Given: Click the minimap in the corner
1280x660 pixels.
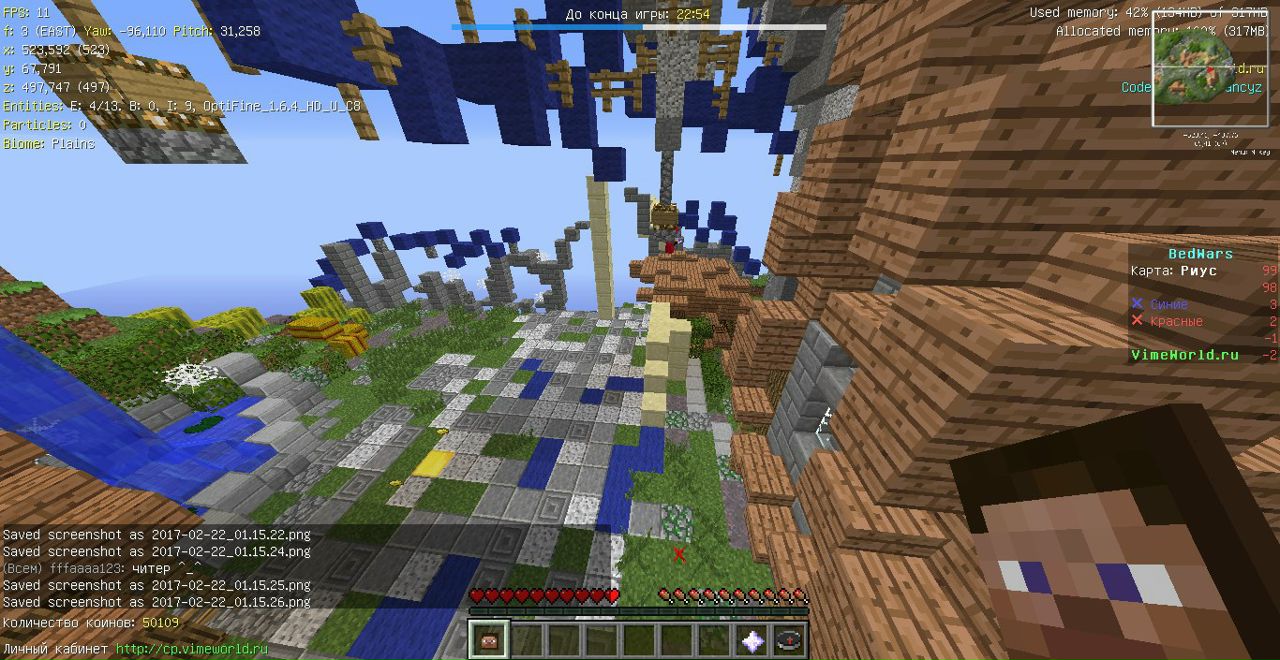Looking at the screenshot, I should pos(1210,68).
